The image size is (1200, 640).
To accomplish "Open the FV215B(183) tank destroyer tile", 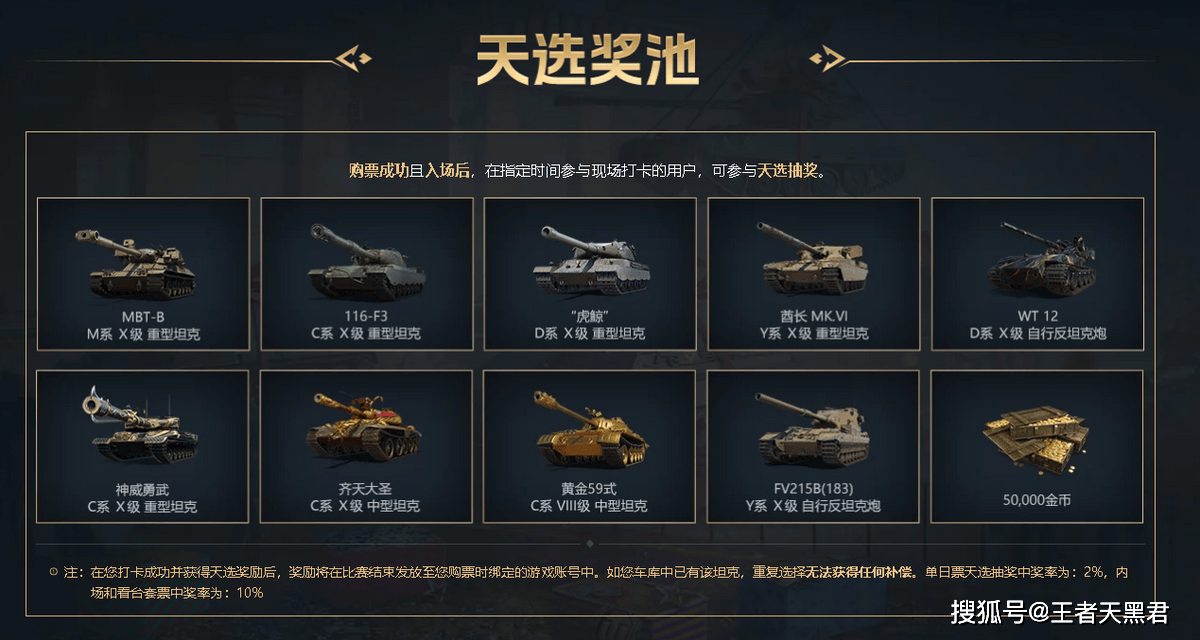I will coord(813,446).
